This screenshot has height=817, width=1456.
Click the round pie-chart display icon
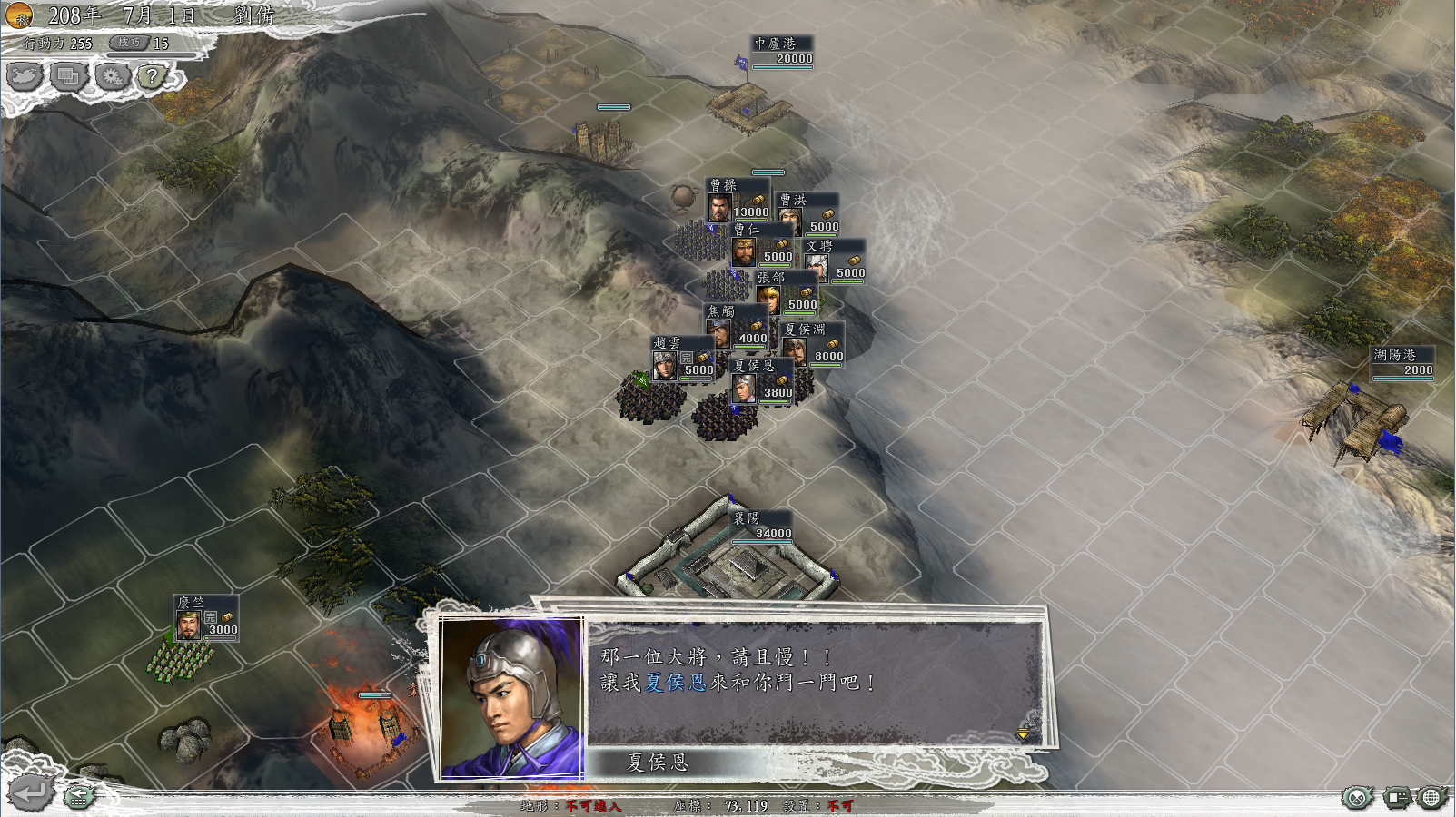point(1356,798)
